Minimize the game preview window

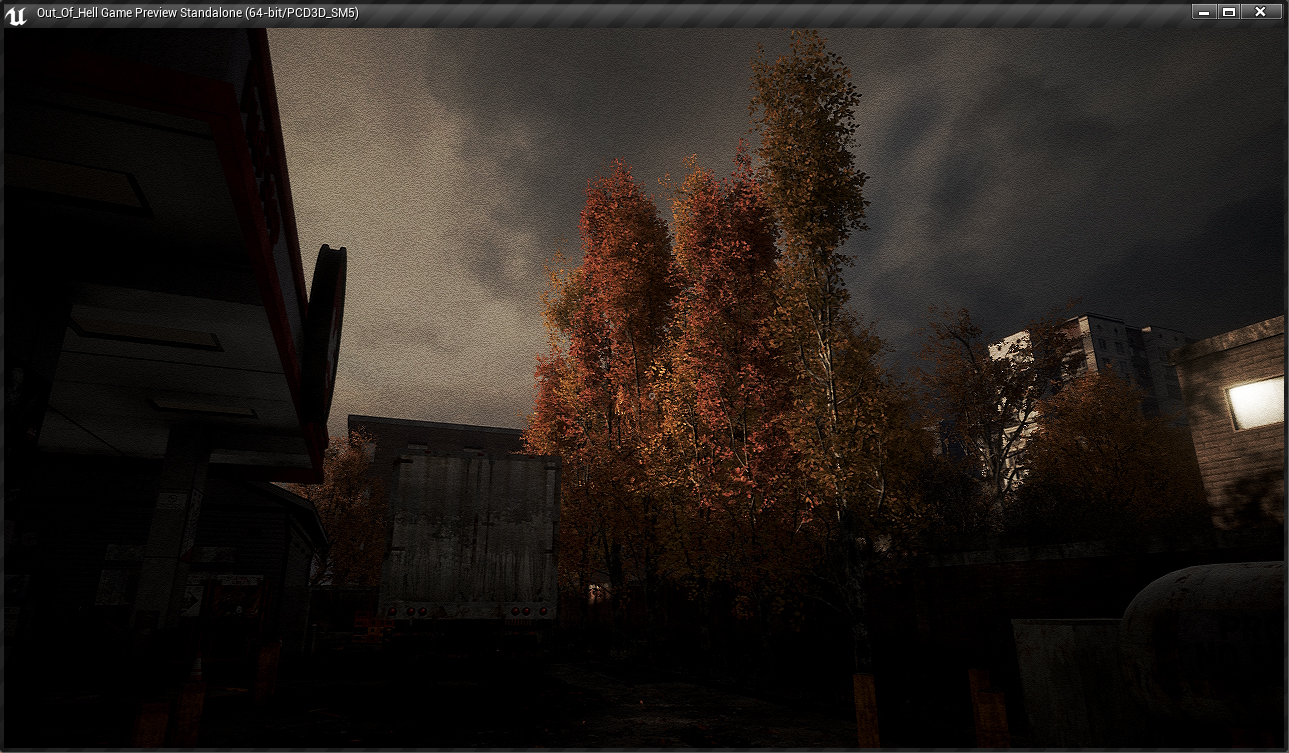tap(1204, 12)
